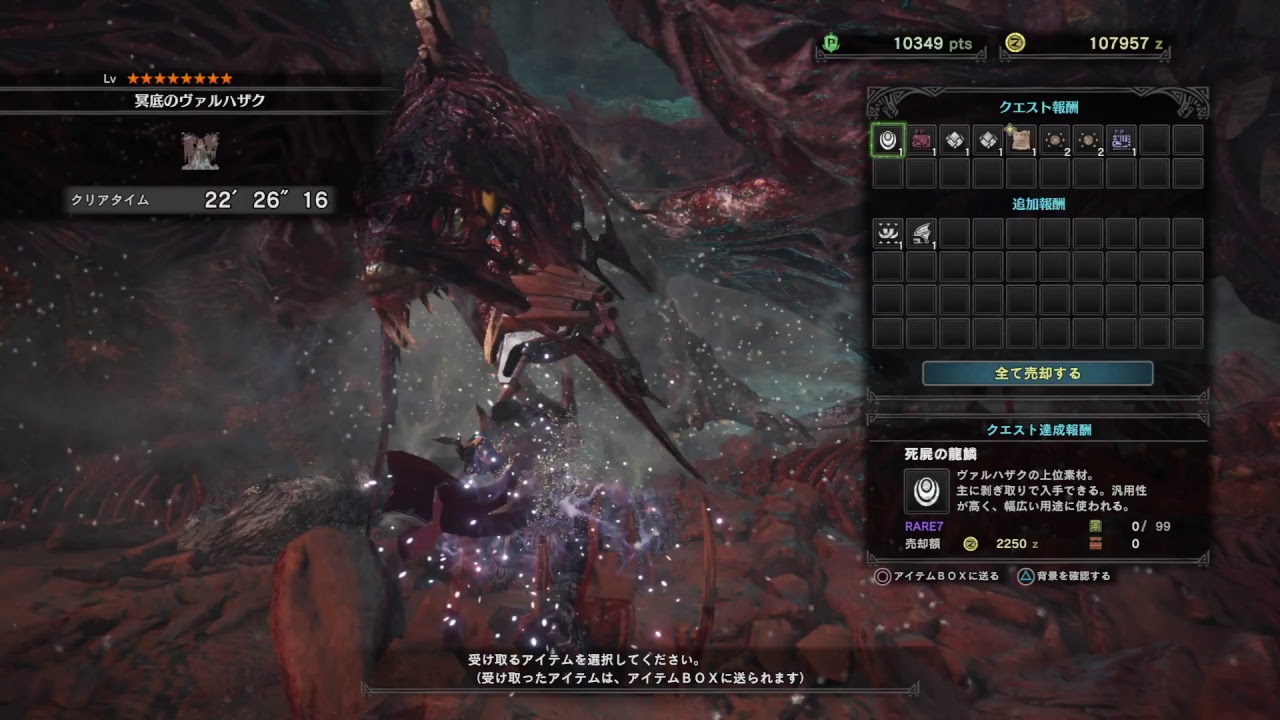Choose the white claw-shaped bonus reward item

coord(921,233)
